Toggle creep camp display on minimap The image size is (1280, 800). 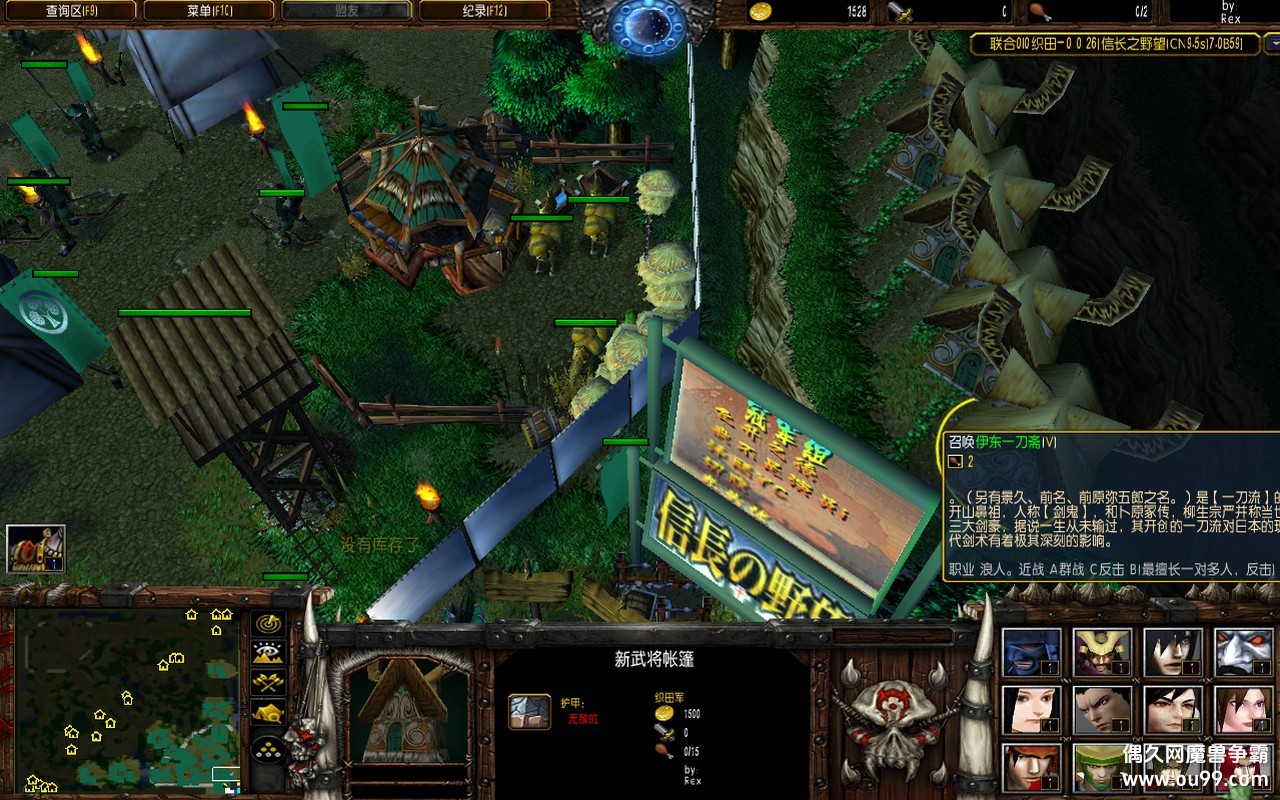coord(268,712)
